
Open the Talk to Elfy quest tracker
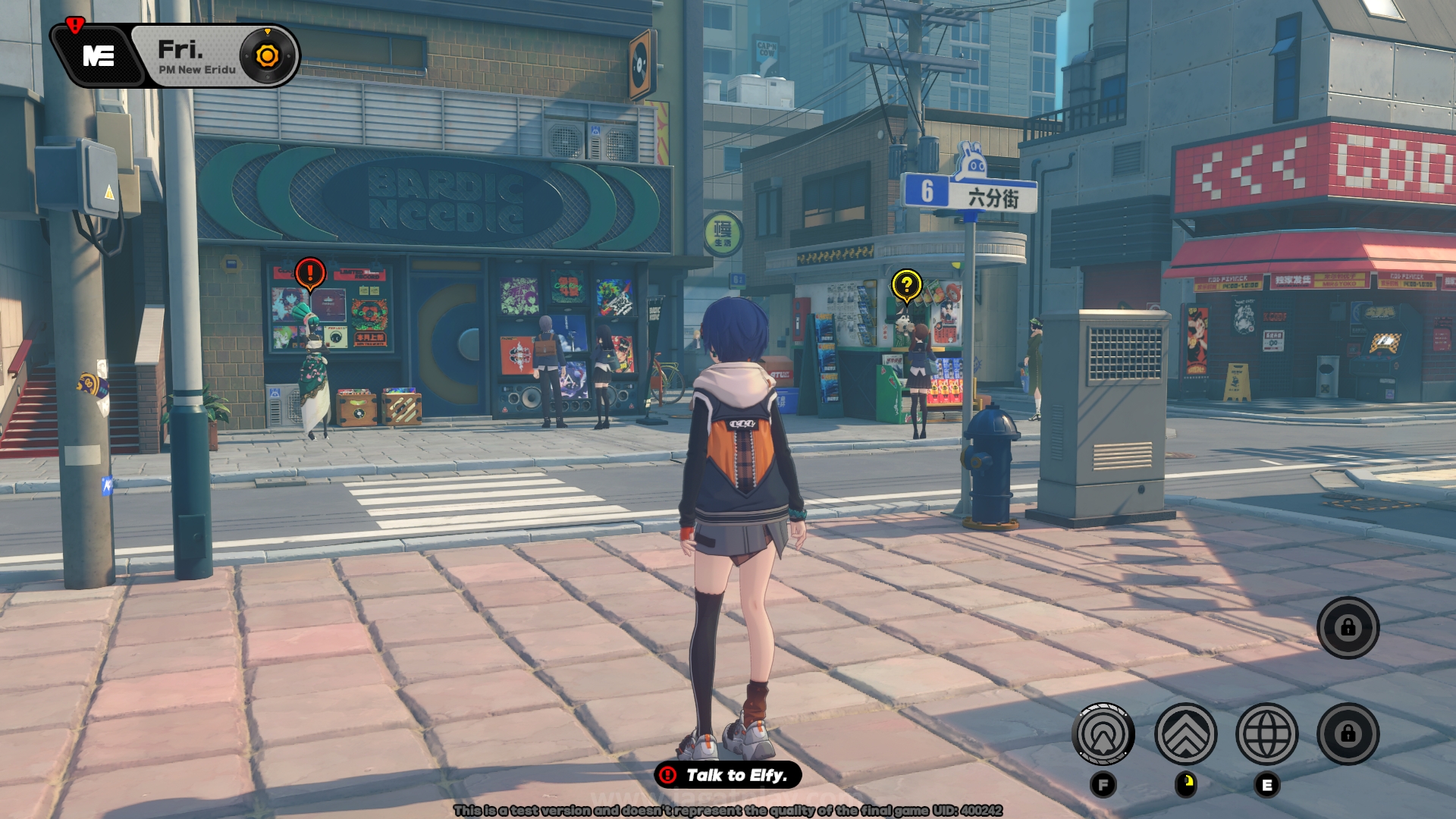(727, 775)
